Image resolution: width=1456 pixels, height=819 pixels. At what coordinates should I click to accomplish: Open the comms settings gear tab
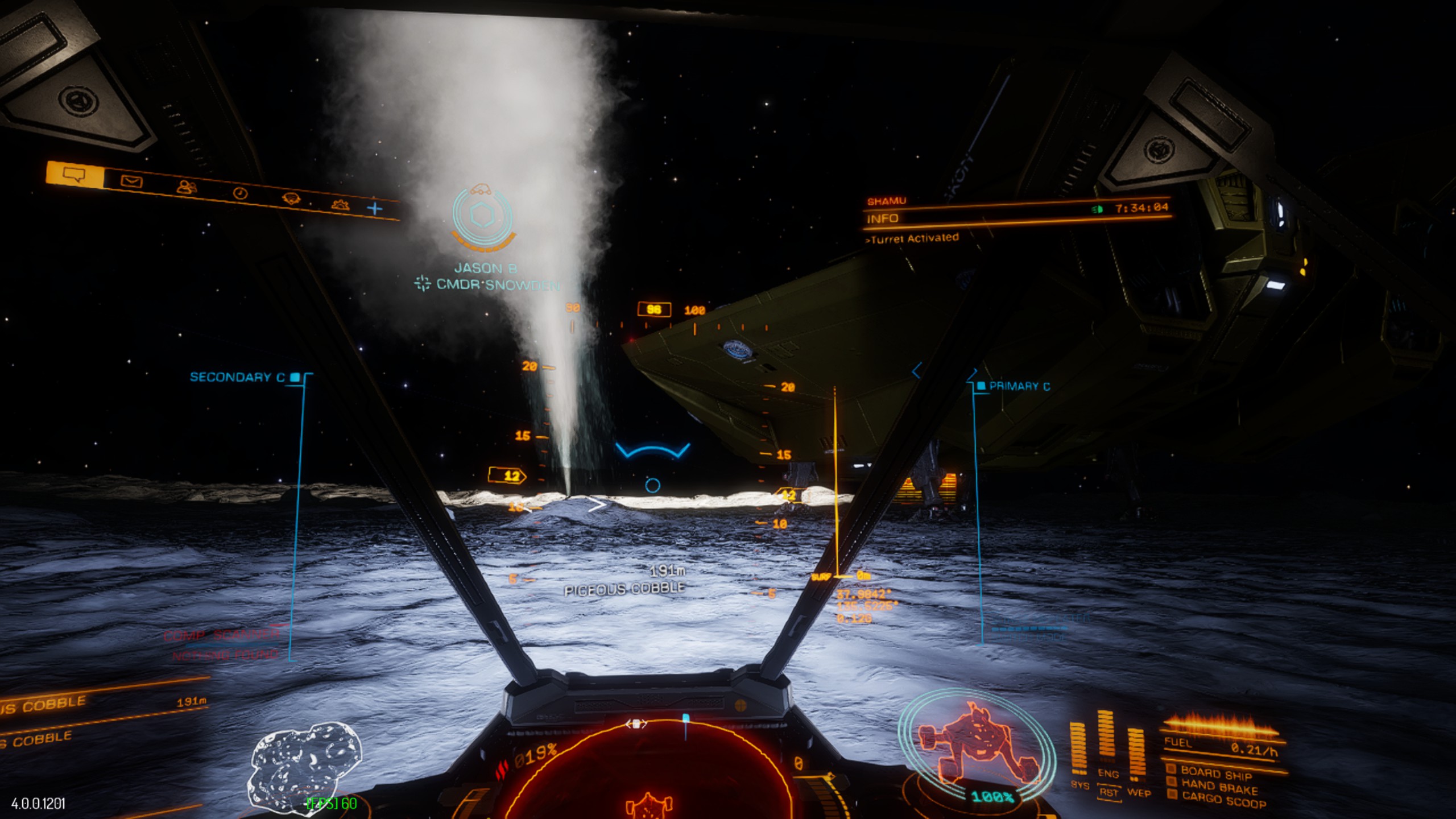click(340, 205)
